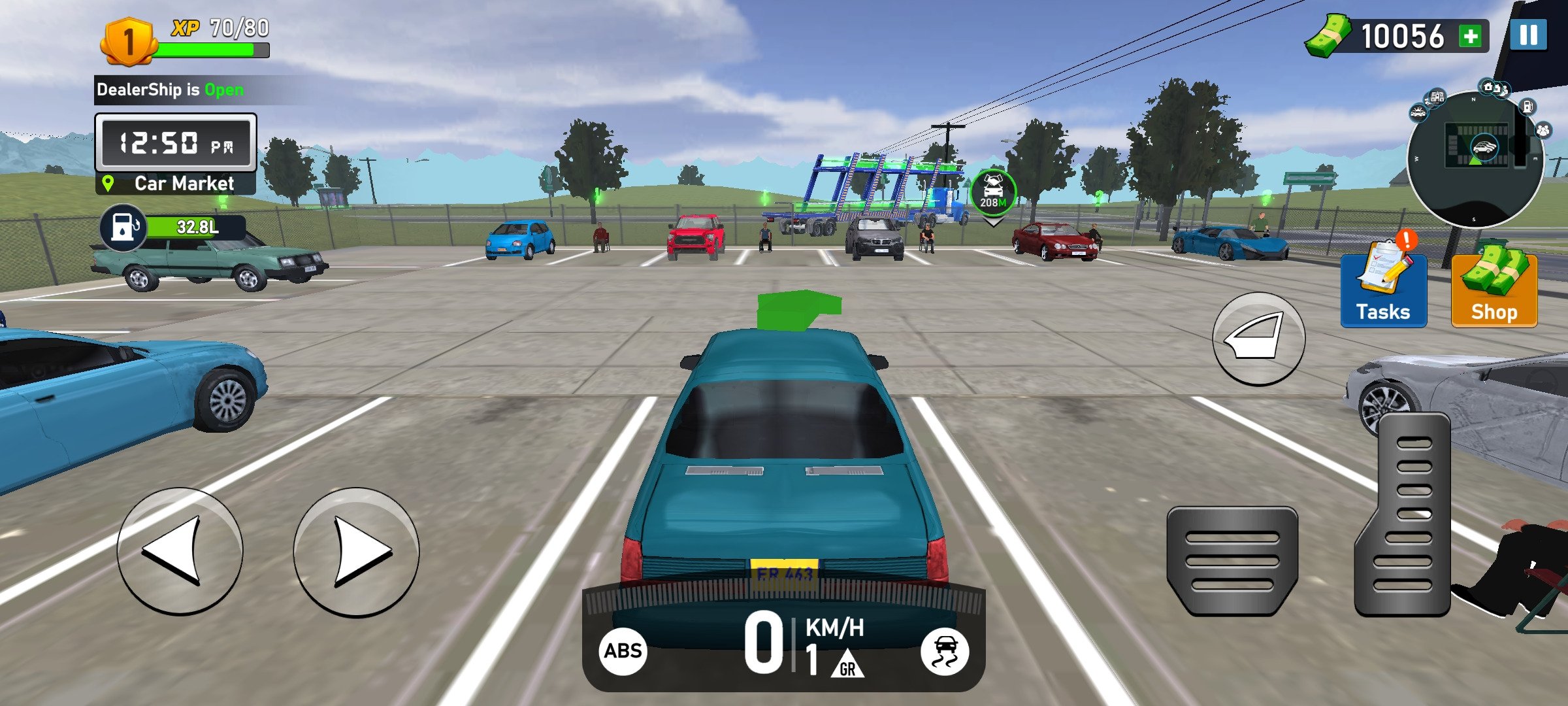1568x706 pixels.
Task: Toggle the ABS button
Action: tap(623, 651)
